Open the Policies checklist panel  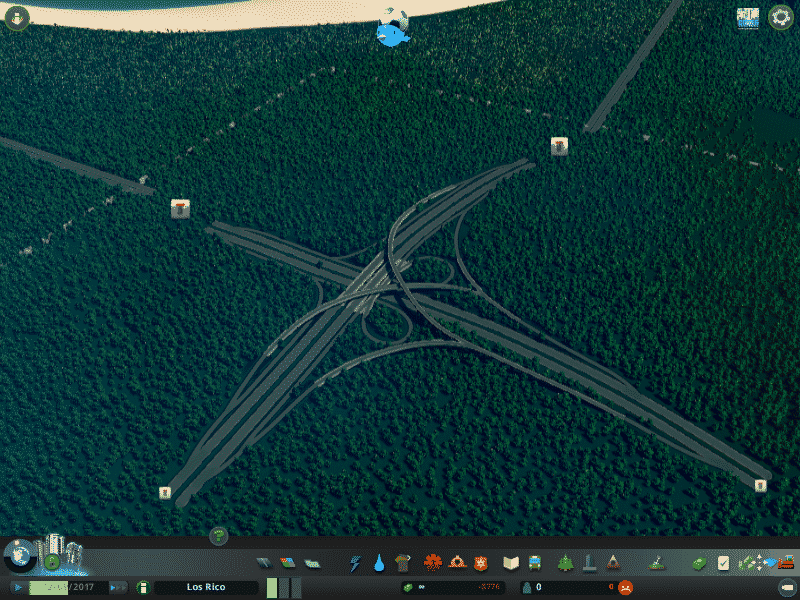point(723,563)
